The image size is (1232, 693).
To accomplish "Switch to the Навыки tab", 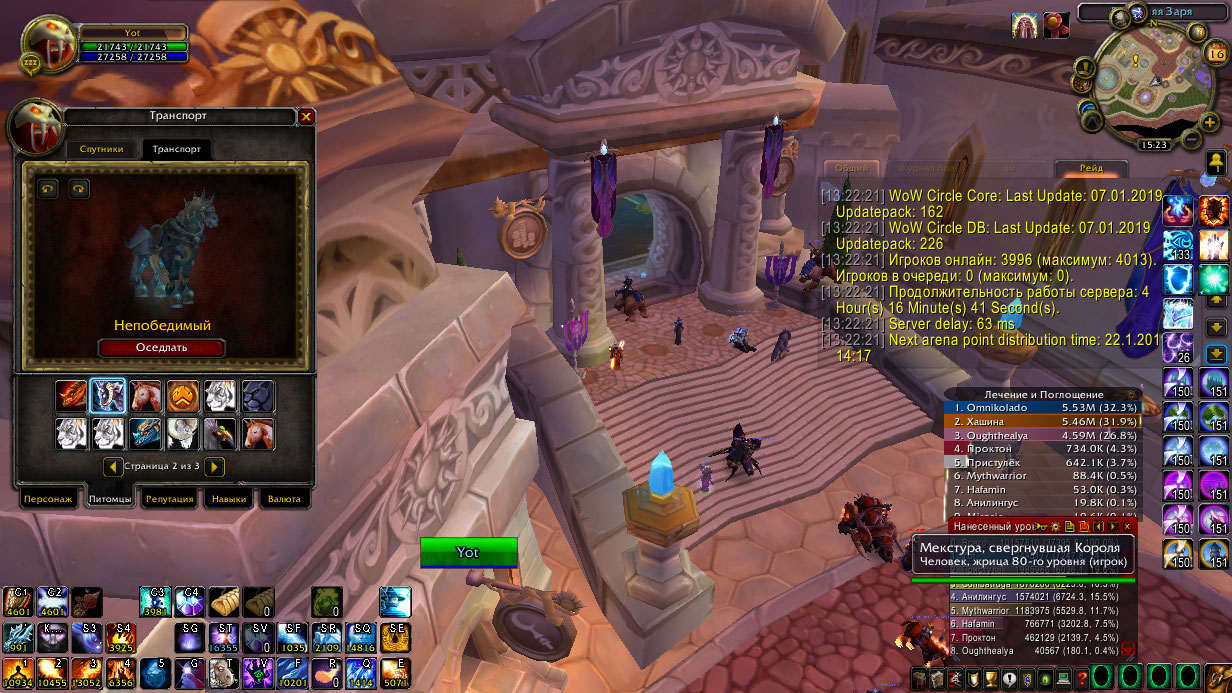I will click(229, 498).
